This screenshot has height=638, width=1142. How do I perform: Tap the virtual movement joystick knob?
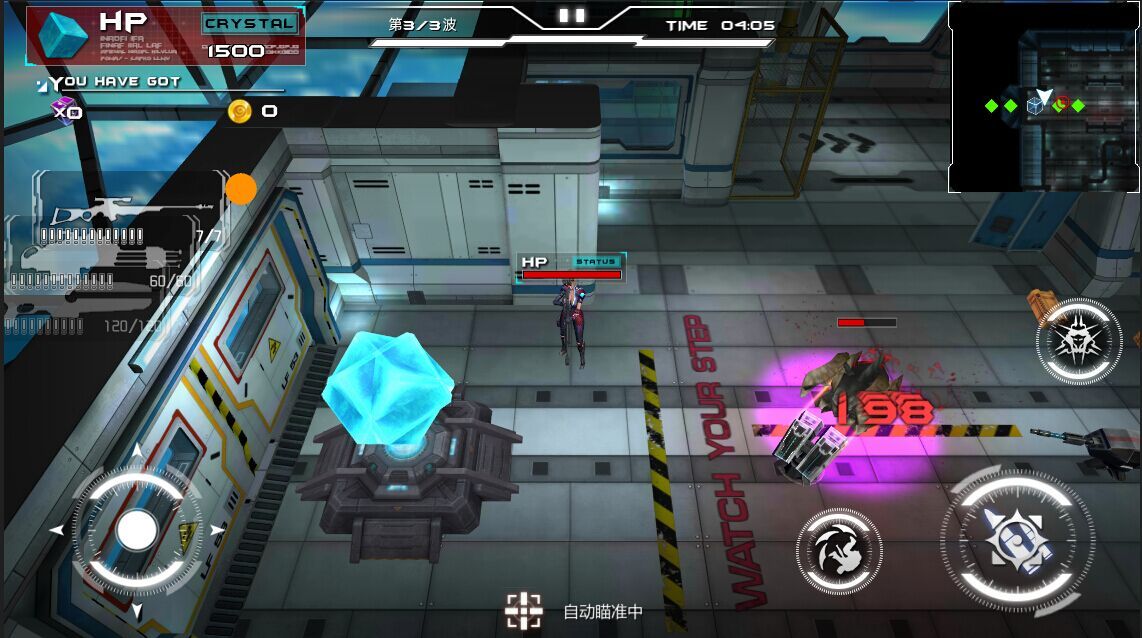[x=136, y=531]
